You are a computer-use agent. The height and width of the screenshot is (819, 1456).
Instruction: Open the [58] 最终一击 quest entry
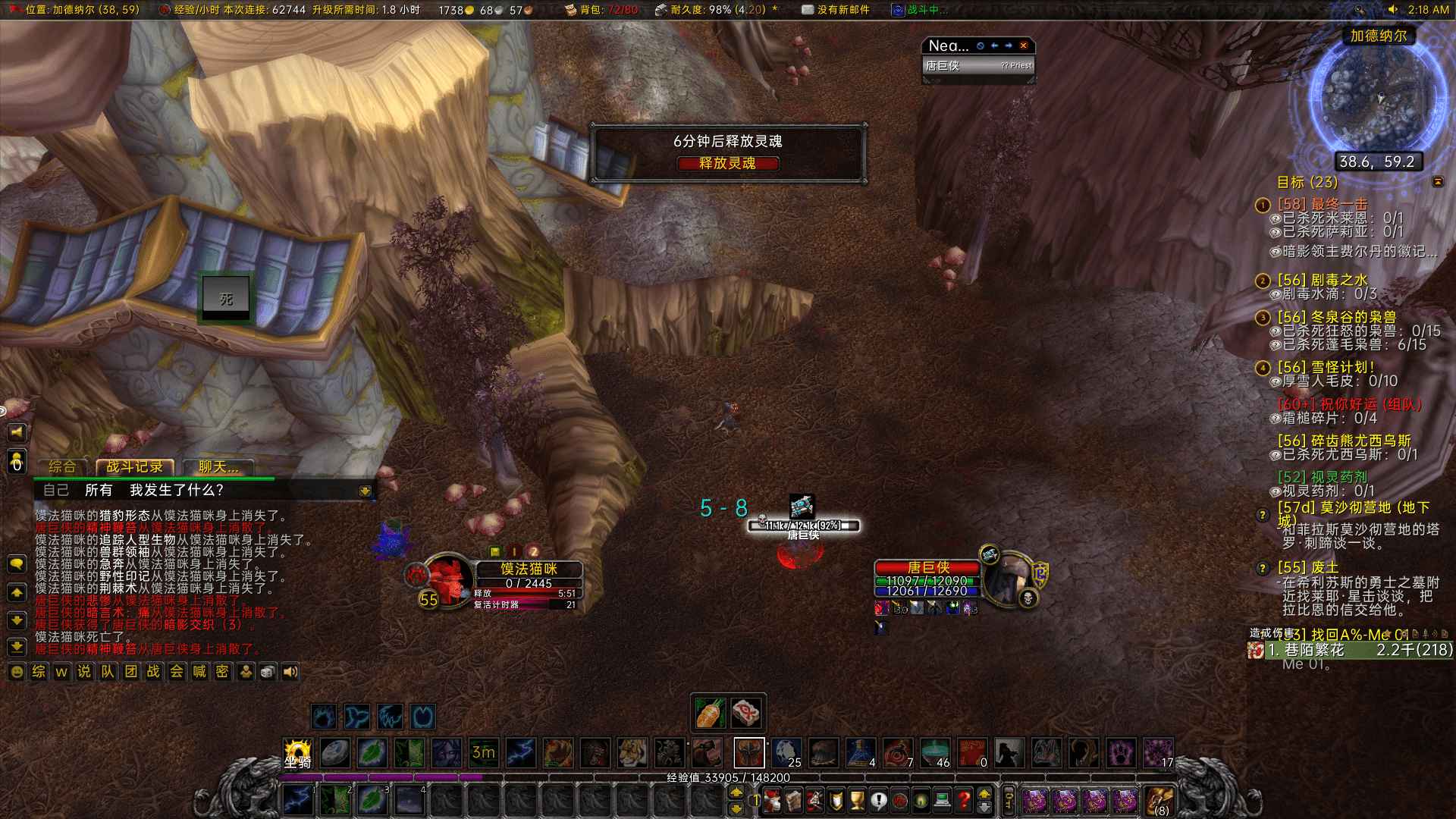1323,204
